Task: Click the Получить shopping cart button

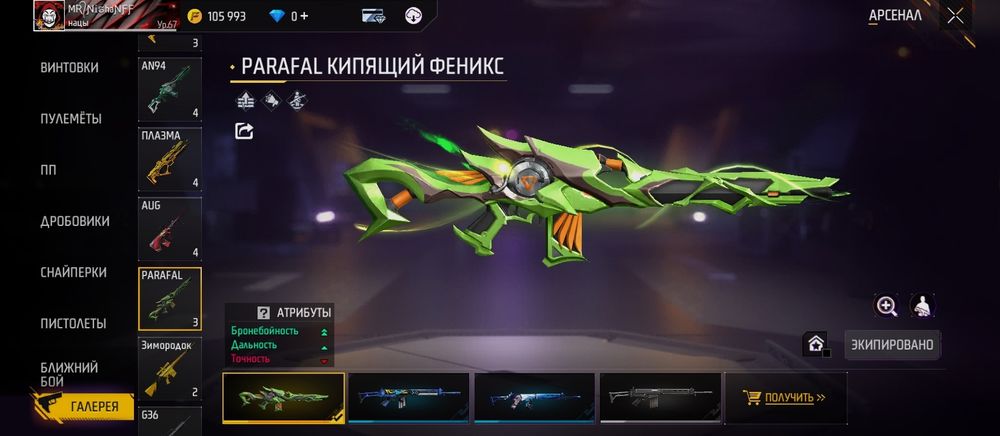Action: [785, 397]
